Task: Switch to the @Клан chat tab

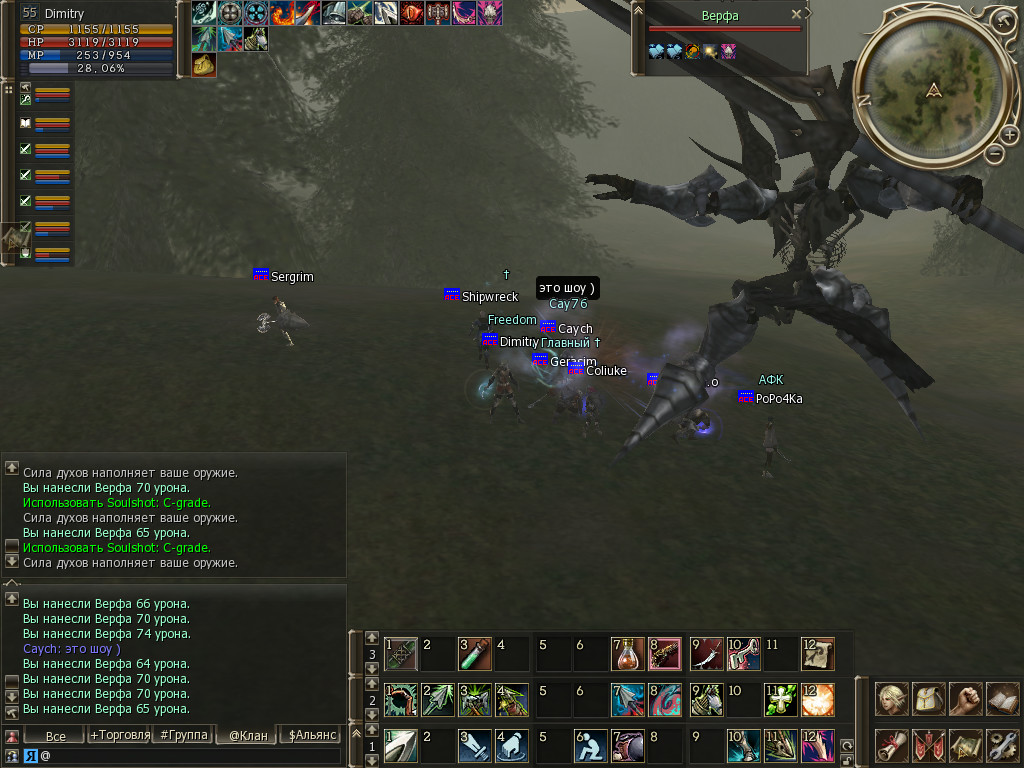Action: click(247, 736)
